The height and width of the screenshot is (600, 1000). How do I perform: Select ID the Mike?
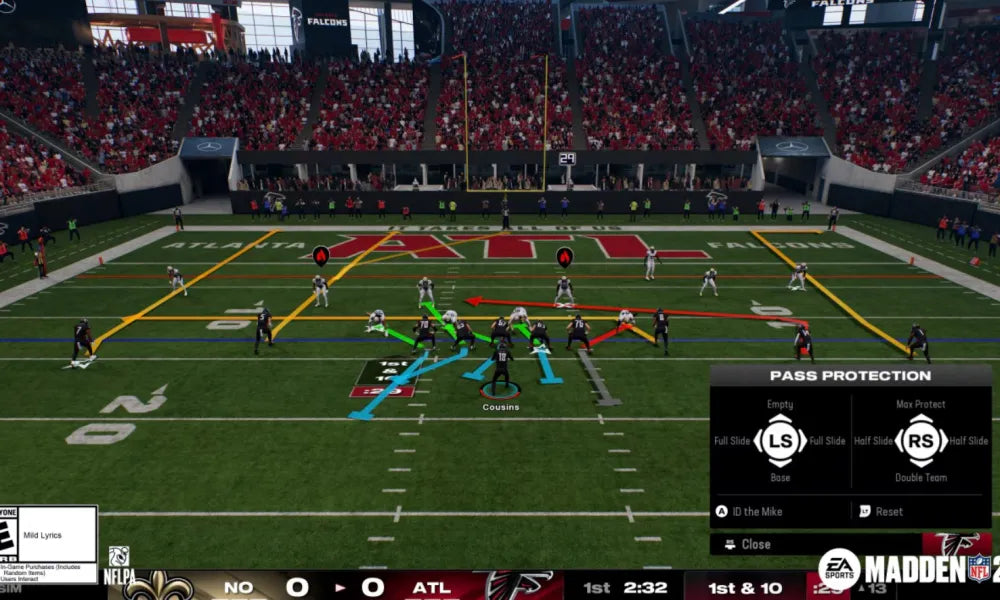(x=756, y=511)
